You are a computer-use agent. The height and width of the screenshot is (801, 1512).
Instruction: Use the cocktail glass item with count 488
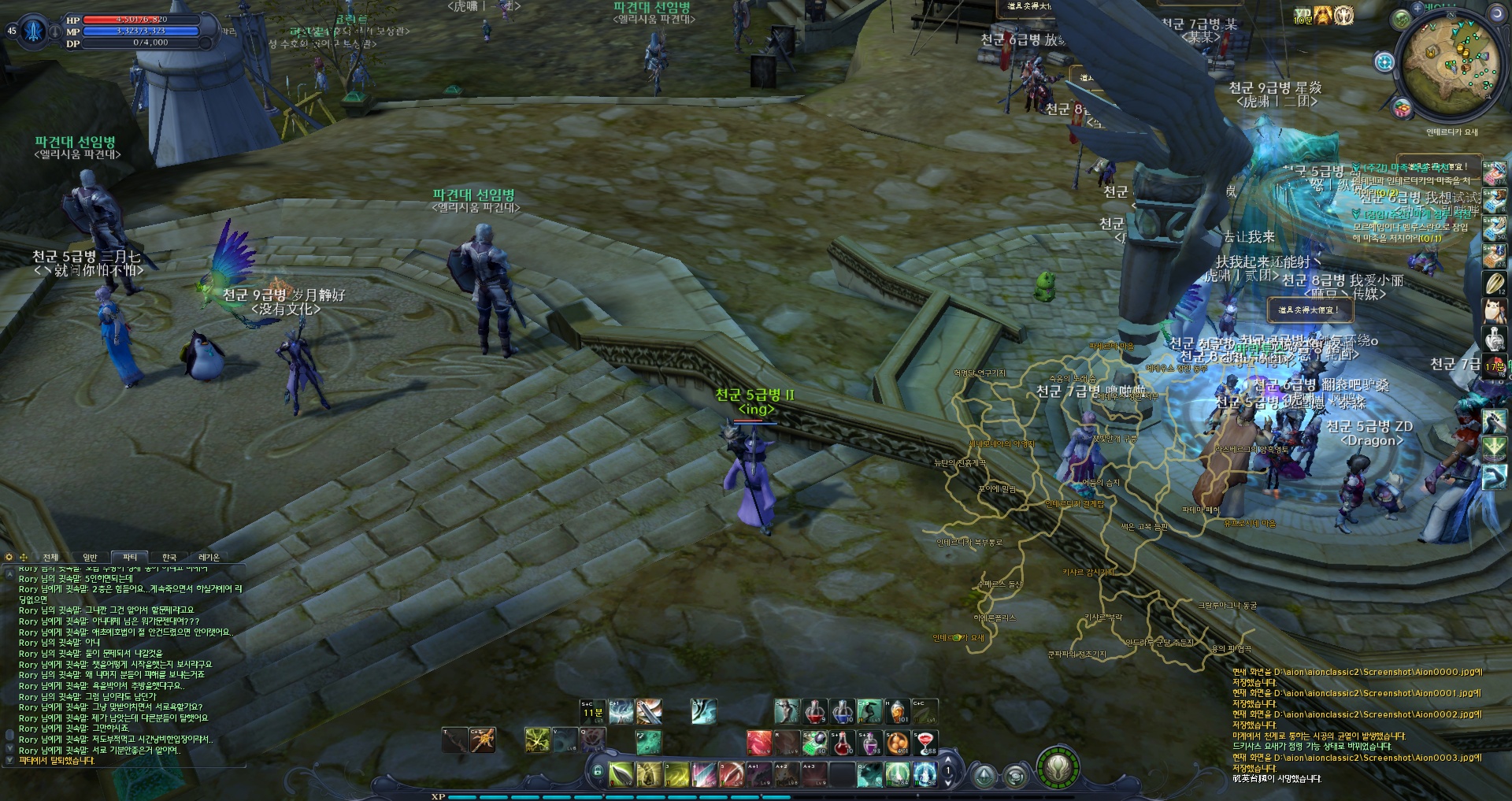tap(925, 742)
